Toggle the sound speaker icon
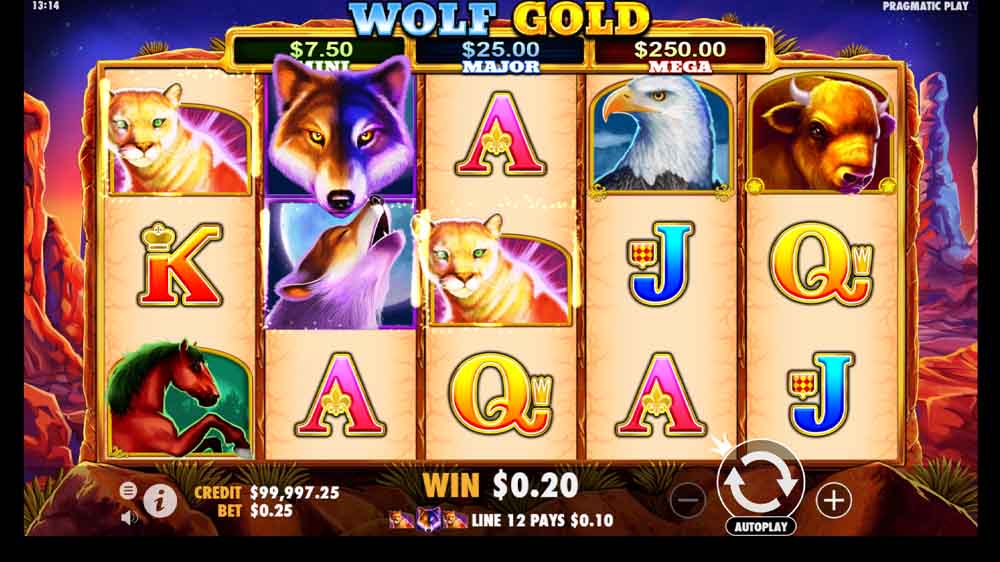The image size is (1000, 562). (129, 518)
